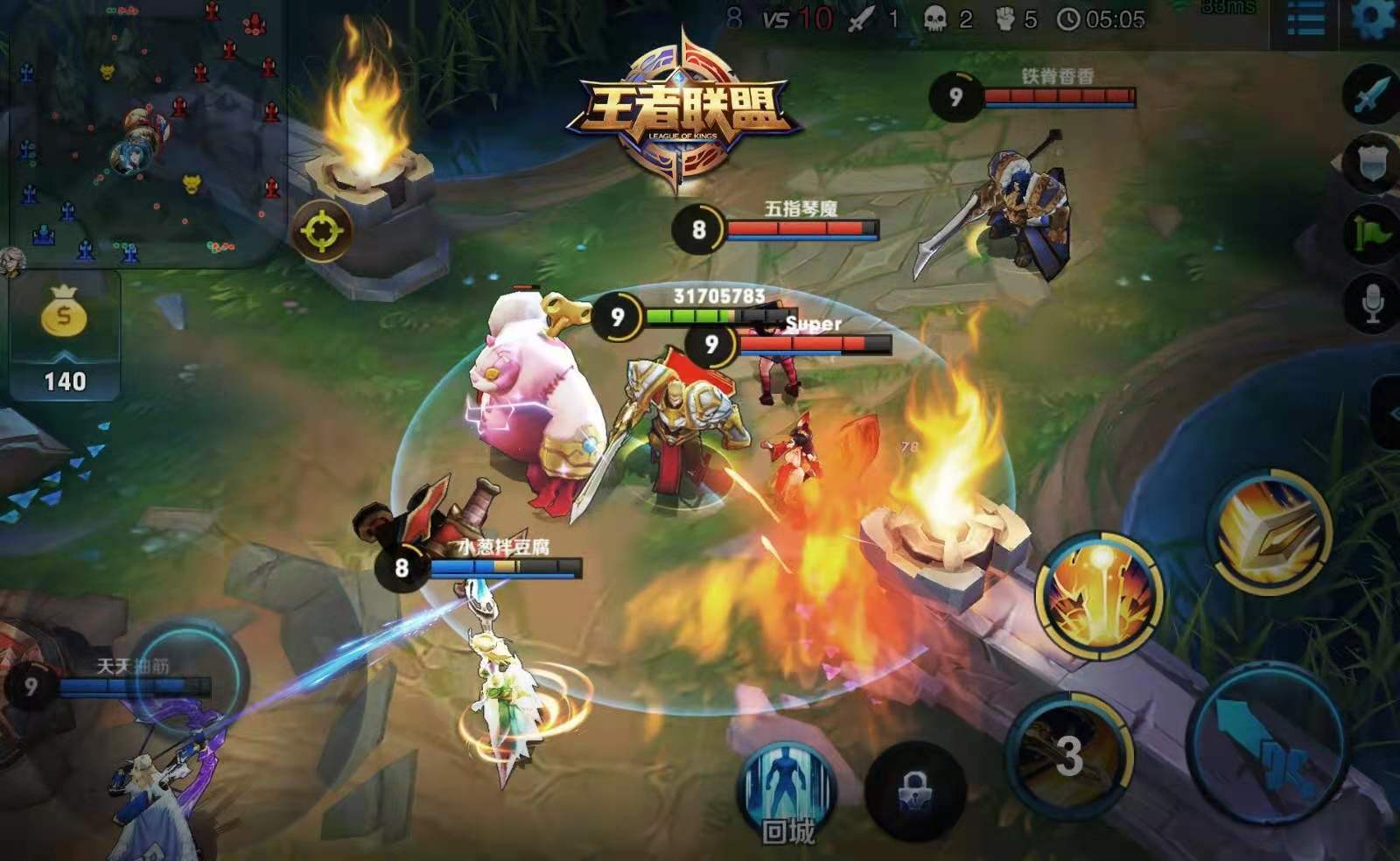Toggle the microphone voice chat
The width and height of the screenshot is (1400, 861).
[x=1371, y=303]
